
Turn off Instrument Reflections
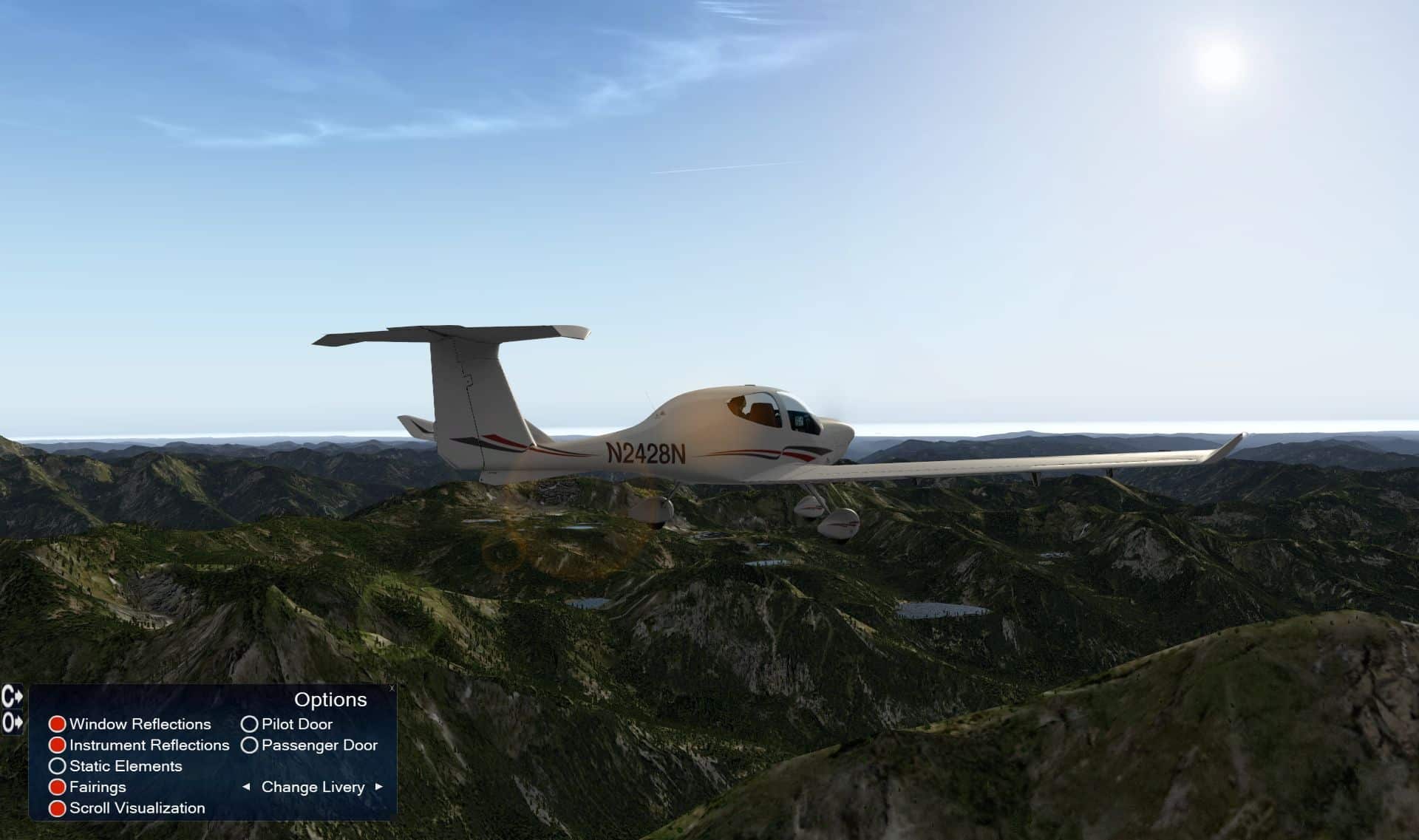(57, 745)
